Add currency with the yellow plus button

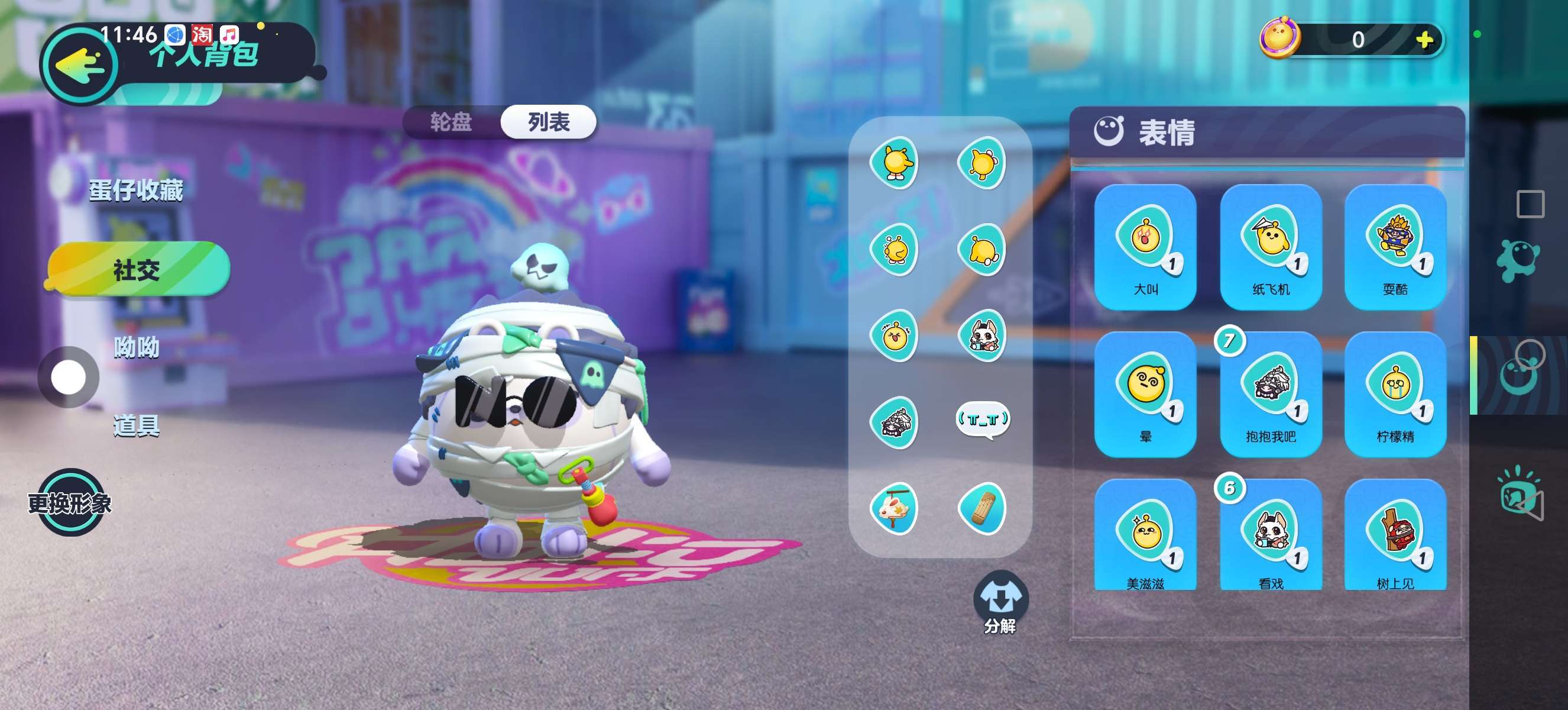click(x=1423, y=40)
